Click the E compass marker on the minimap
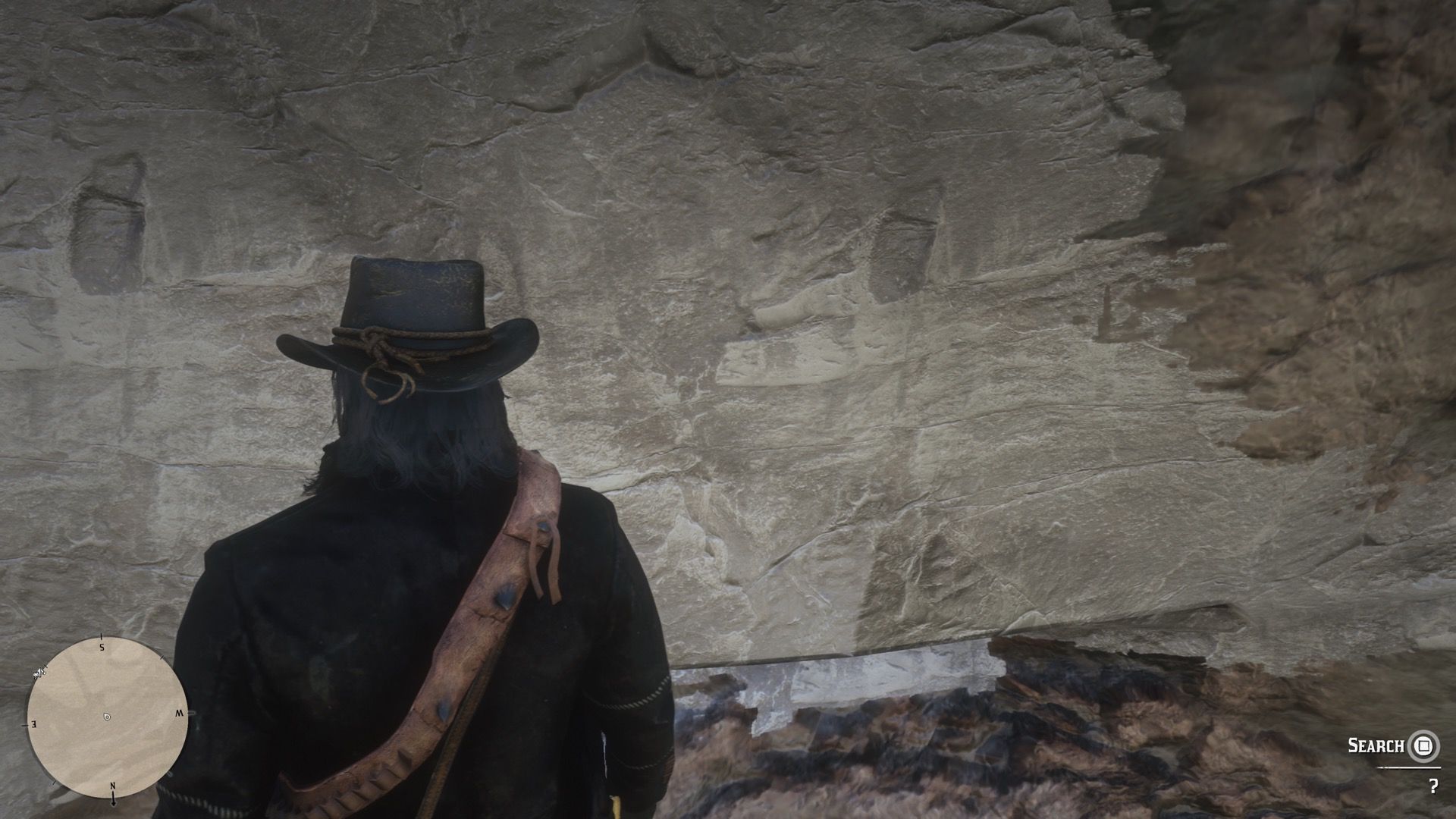This screenshot has height=819, width=1456. (x=33, y=726)
